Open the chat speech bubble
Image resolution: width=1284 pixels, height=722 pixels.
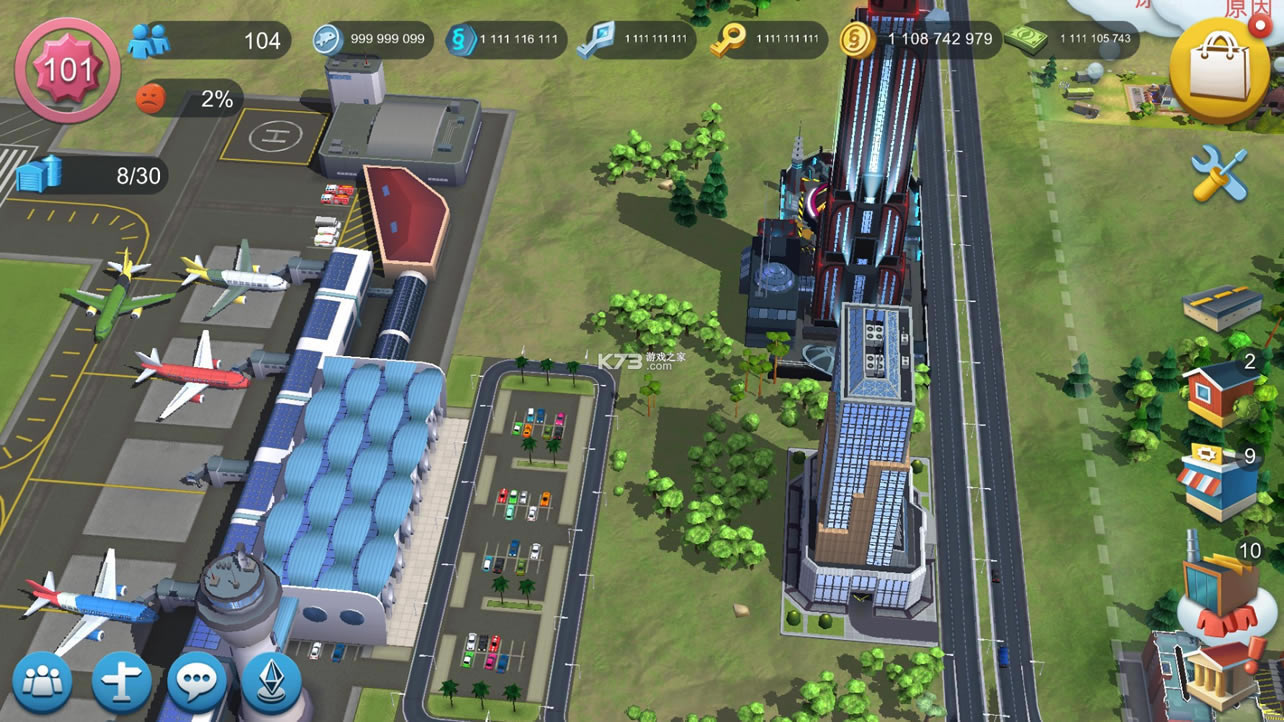click(x=197, y=682)
